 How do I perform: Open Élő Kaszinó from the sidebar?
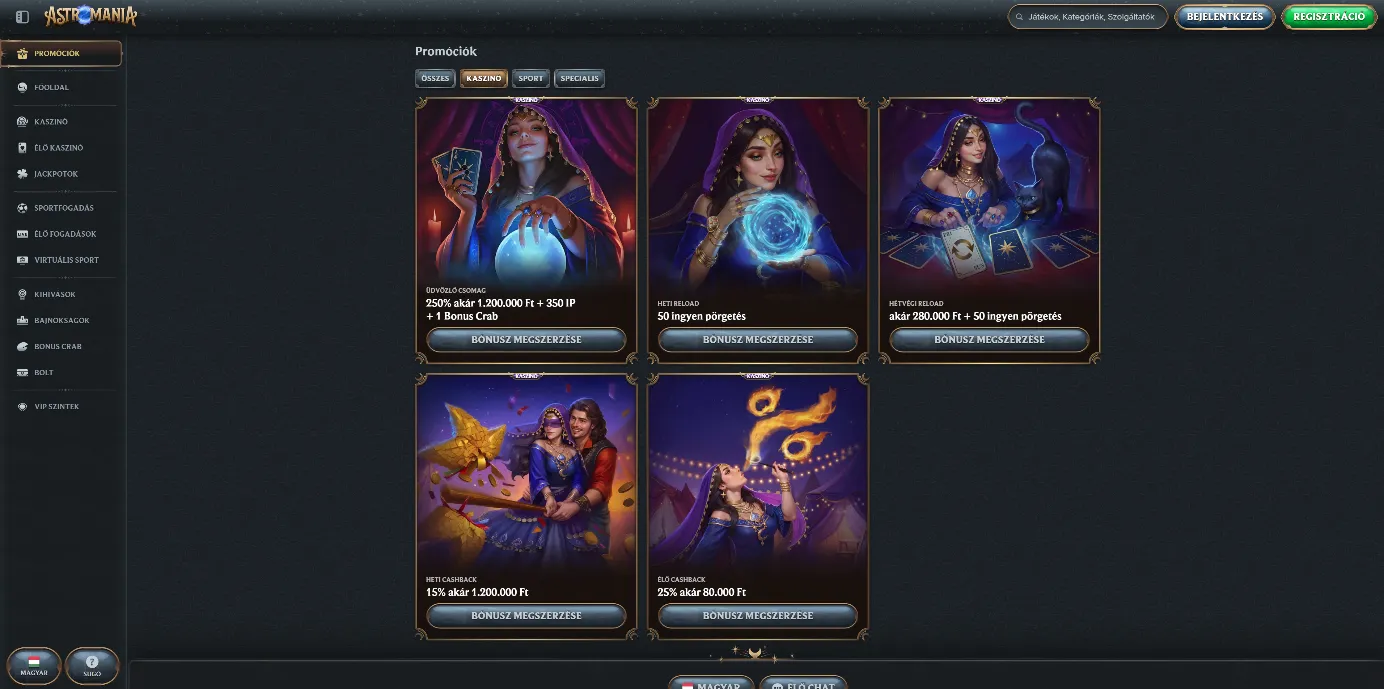point(58,147)
